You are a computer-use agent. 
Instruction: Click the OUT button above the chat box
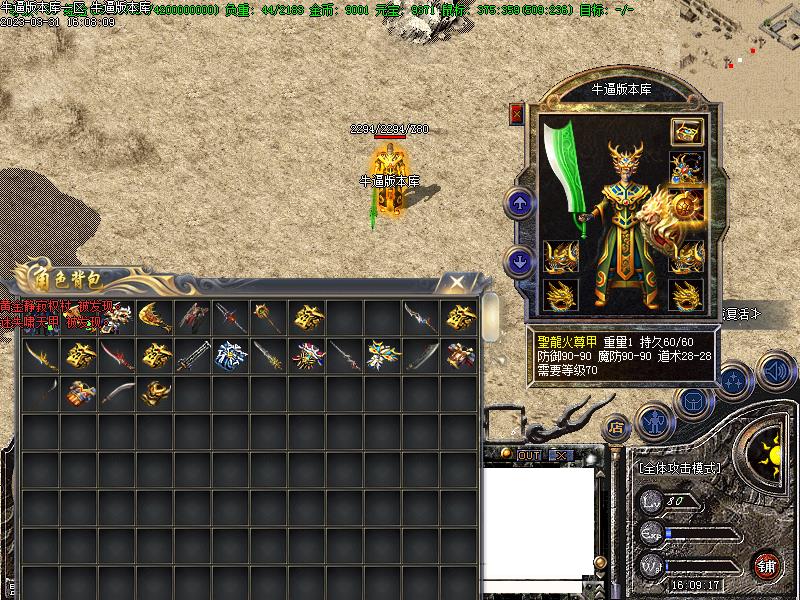point(529,456)
